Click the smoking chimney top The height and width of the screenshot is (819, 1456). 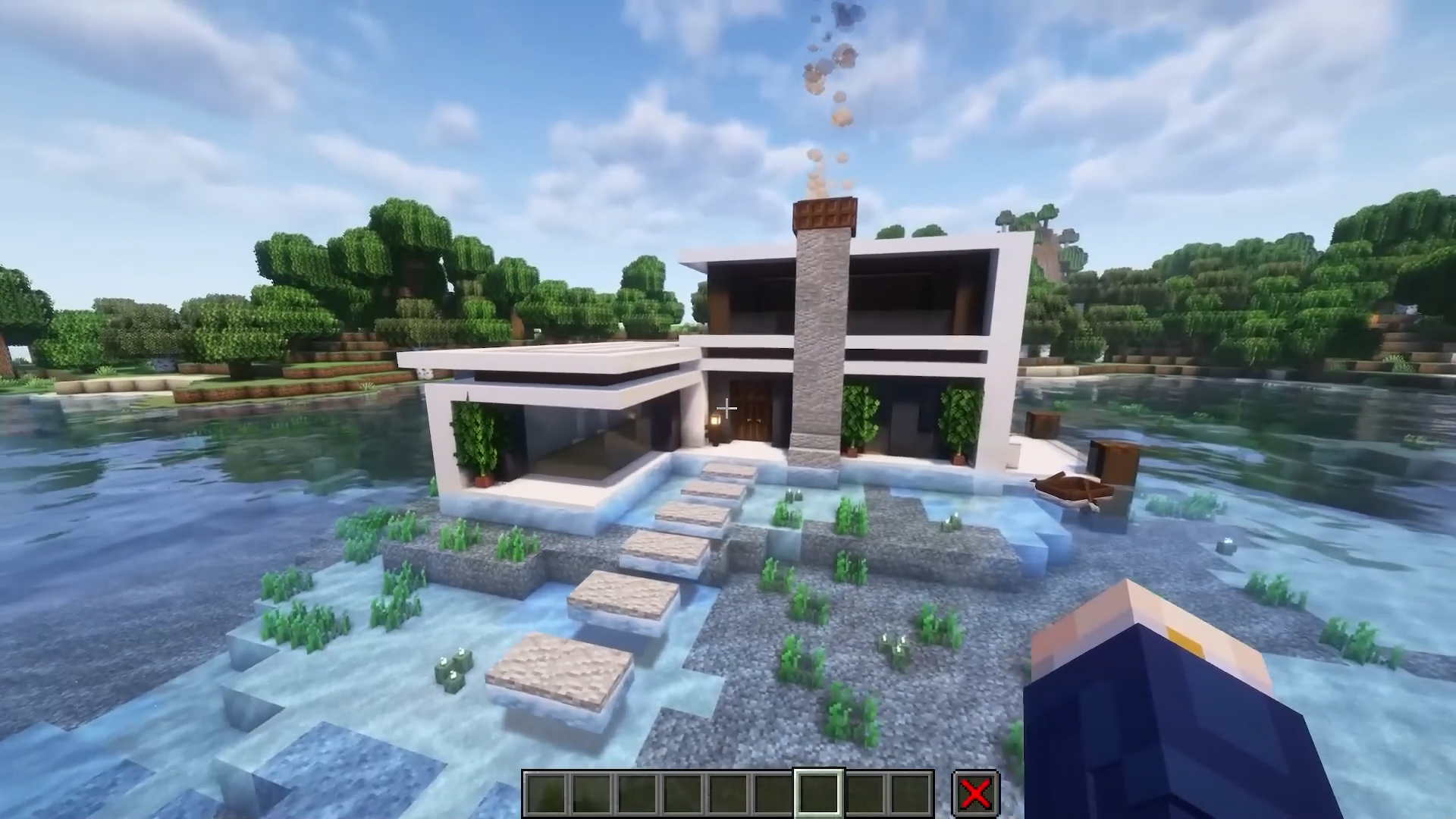(x=824, y=212)
